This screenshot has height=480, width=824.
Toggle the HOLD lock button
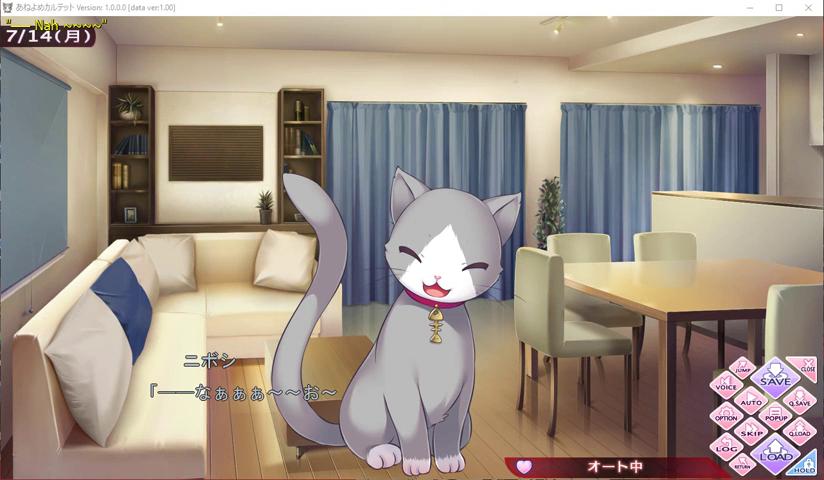tap(805, 465)
